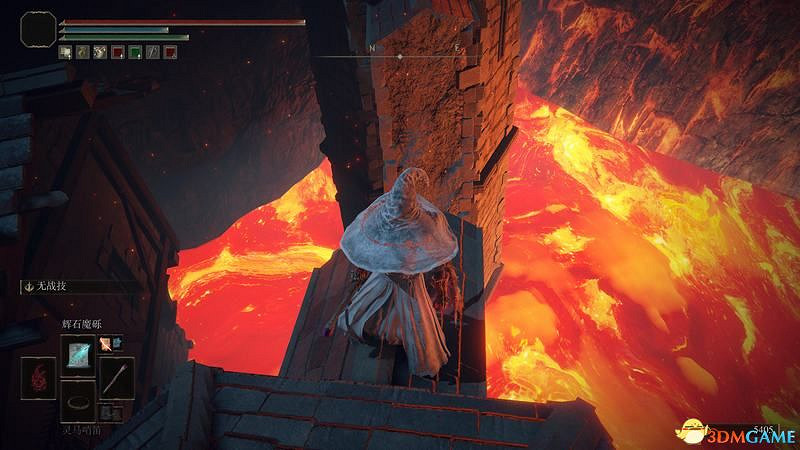The image size is (800, 450).
Task: Select the green square status buff icon
Action: (134, 52)
